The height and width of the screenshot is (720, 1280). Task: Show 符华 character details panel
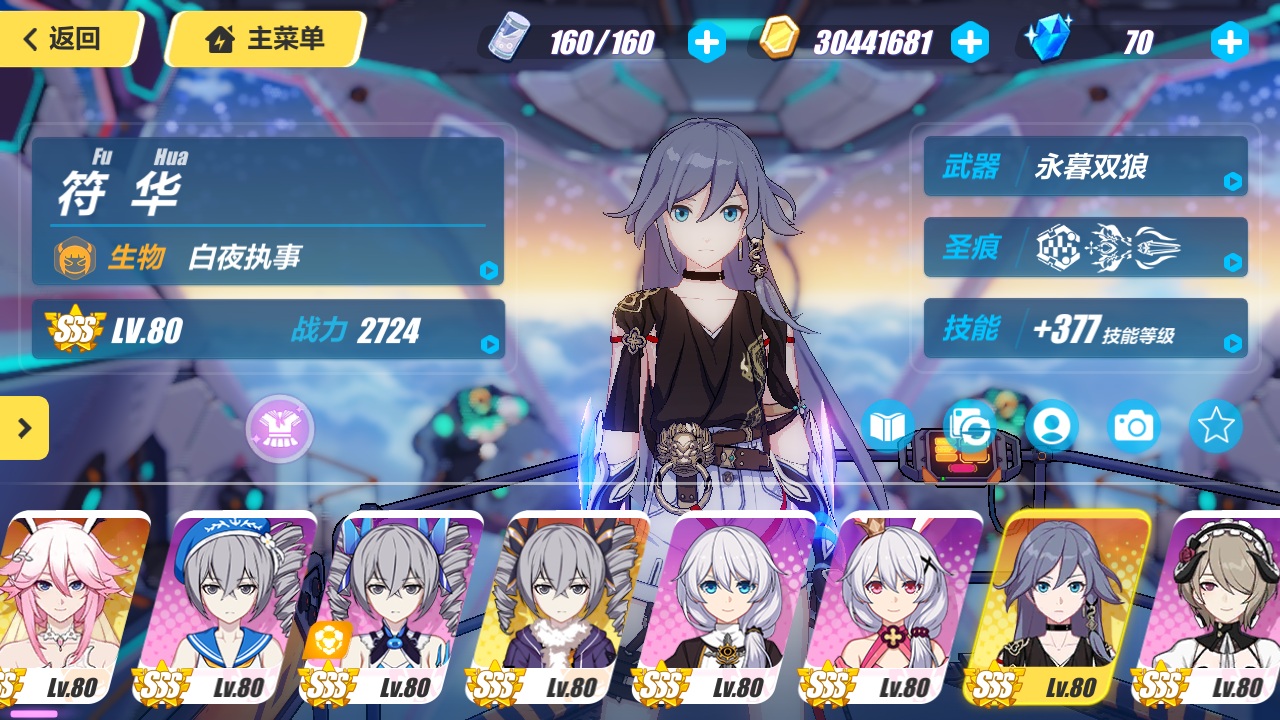coord(268,211)
